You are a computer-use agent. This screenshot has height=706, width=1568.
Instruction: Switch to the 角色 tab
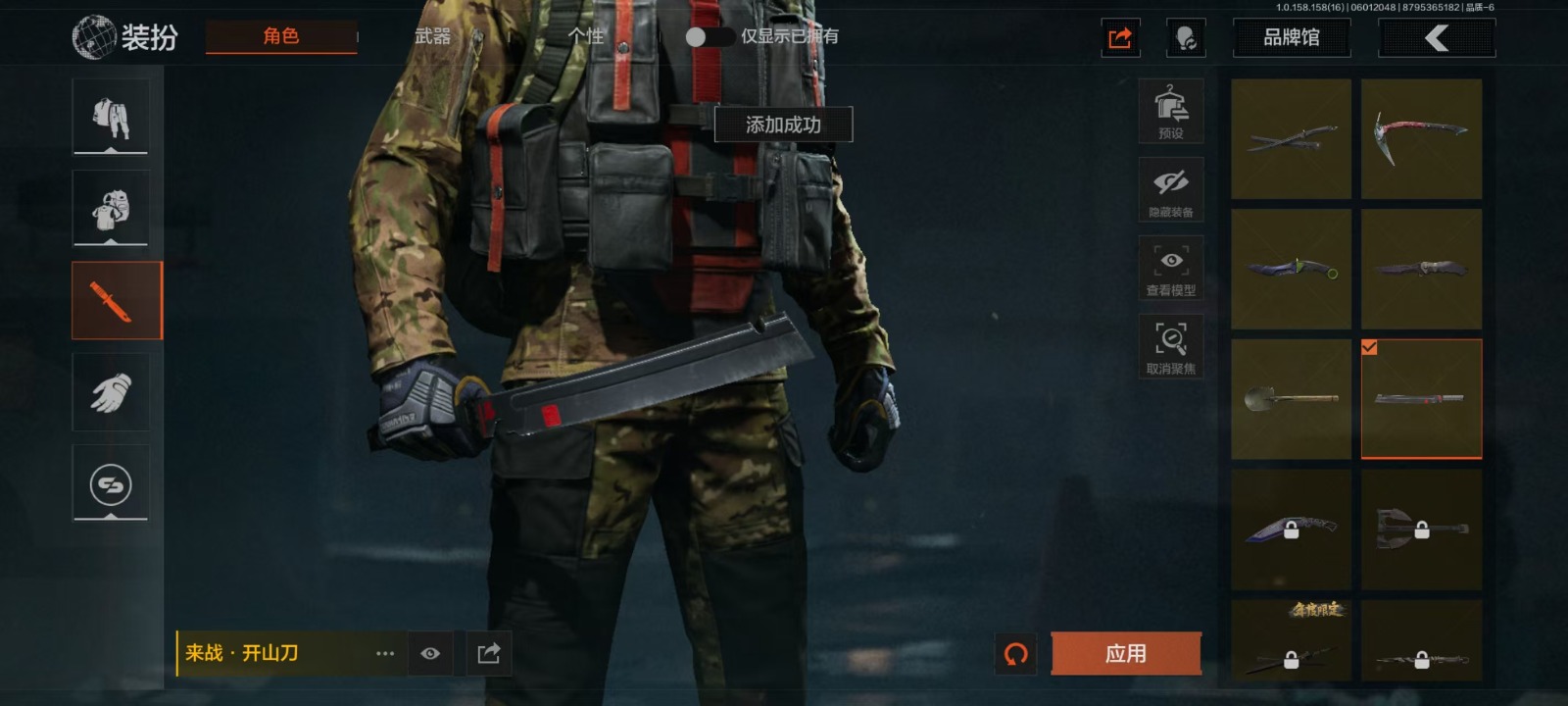(280, 36)
